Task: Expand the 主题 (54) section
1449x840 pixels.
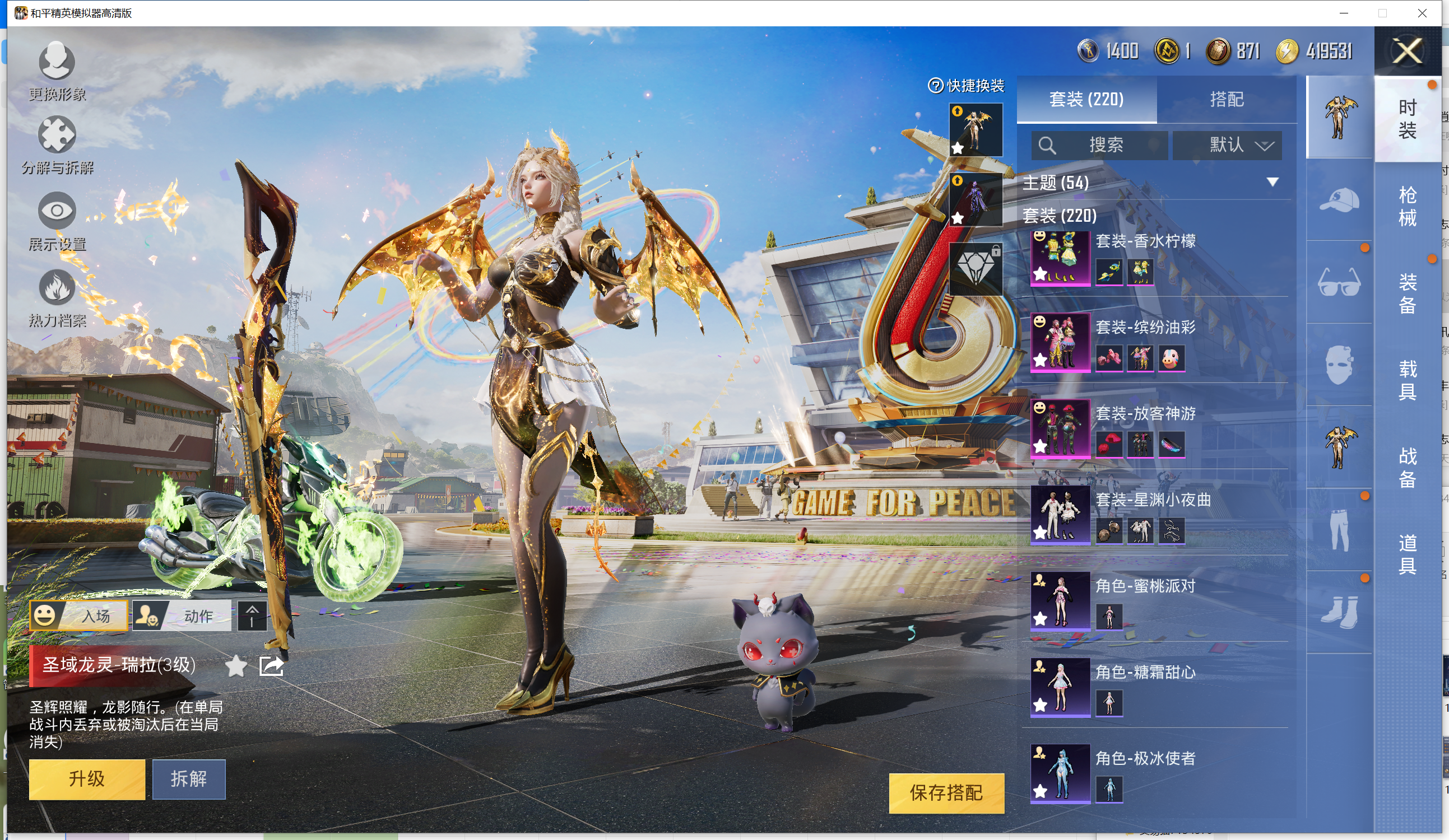Action: [x=1272, y=182]
